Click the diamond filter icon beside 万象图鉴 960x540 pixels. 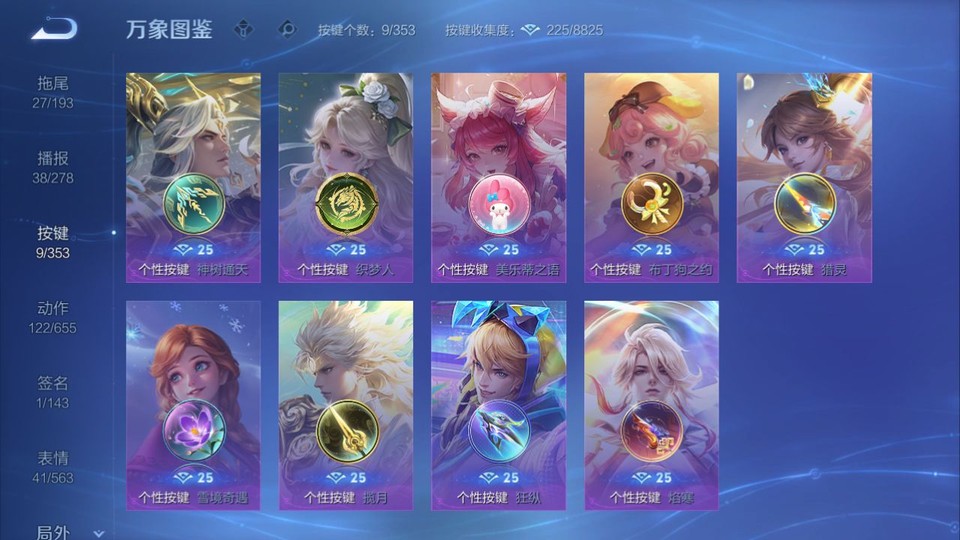pyautogui.click(x=244, y=29)
